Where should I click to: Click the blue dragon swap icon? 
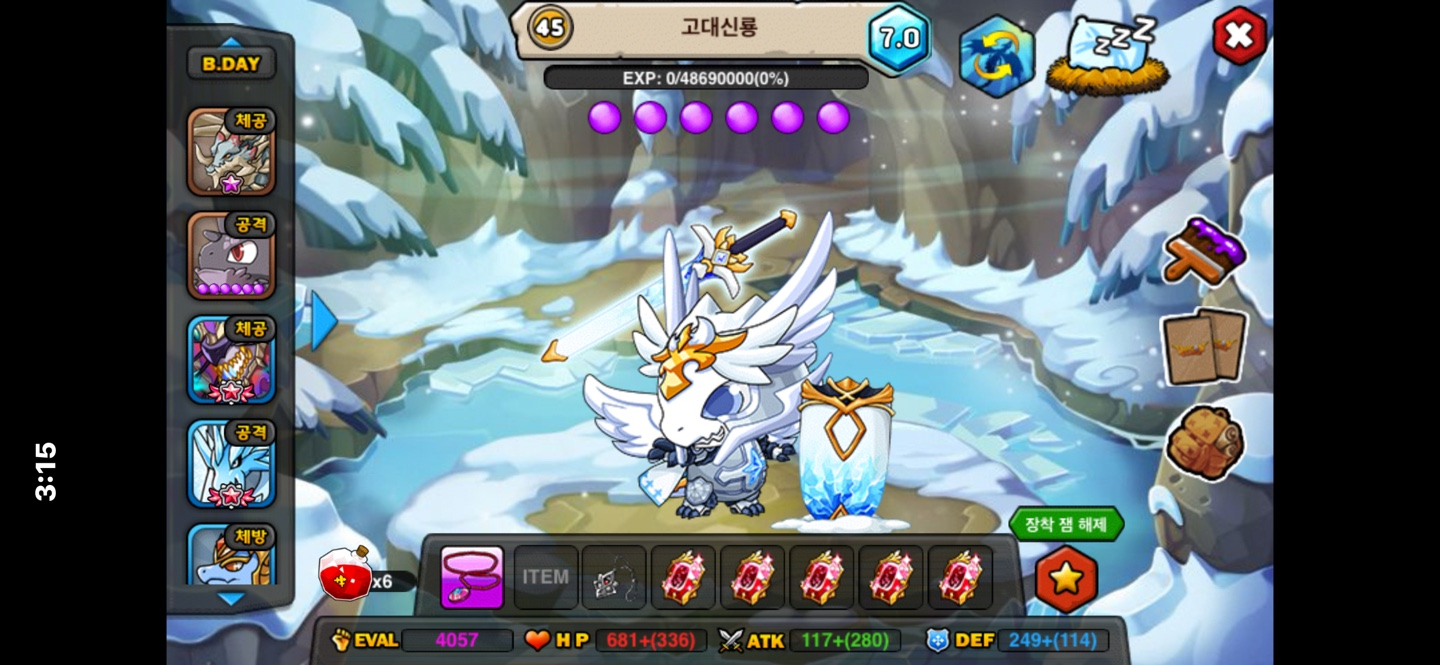coord(996,56)
